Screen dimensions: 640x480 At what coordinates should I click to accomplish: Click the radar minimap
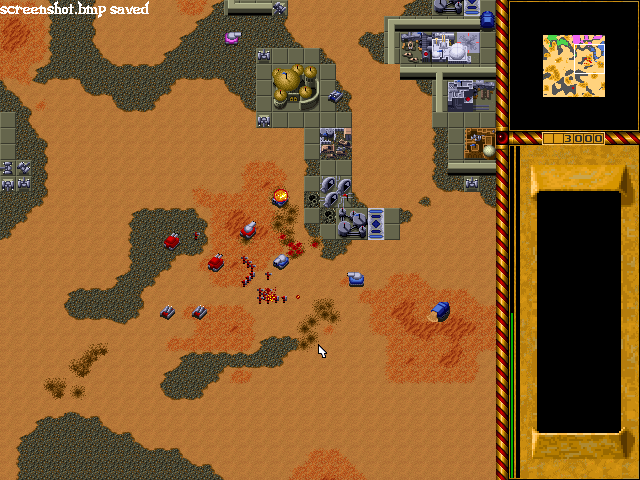[x=574, y=66]
